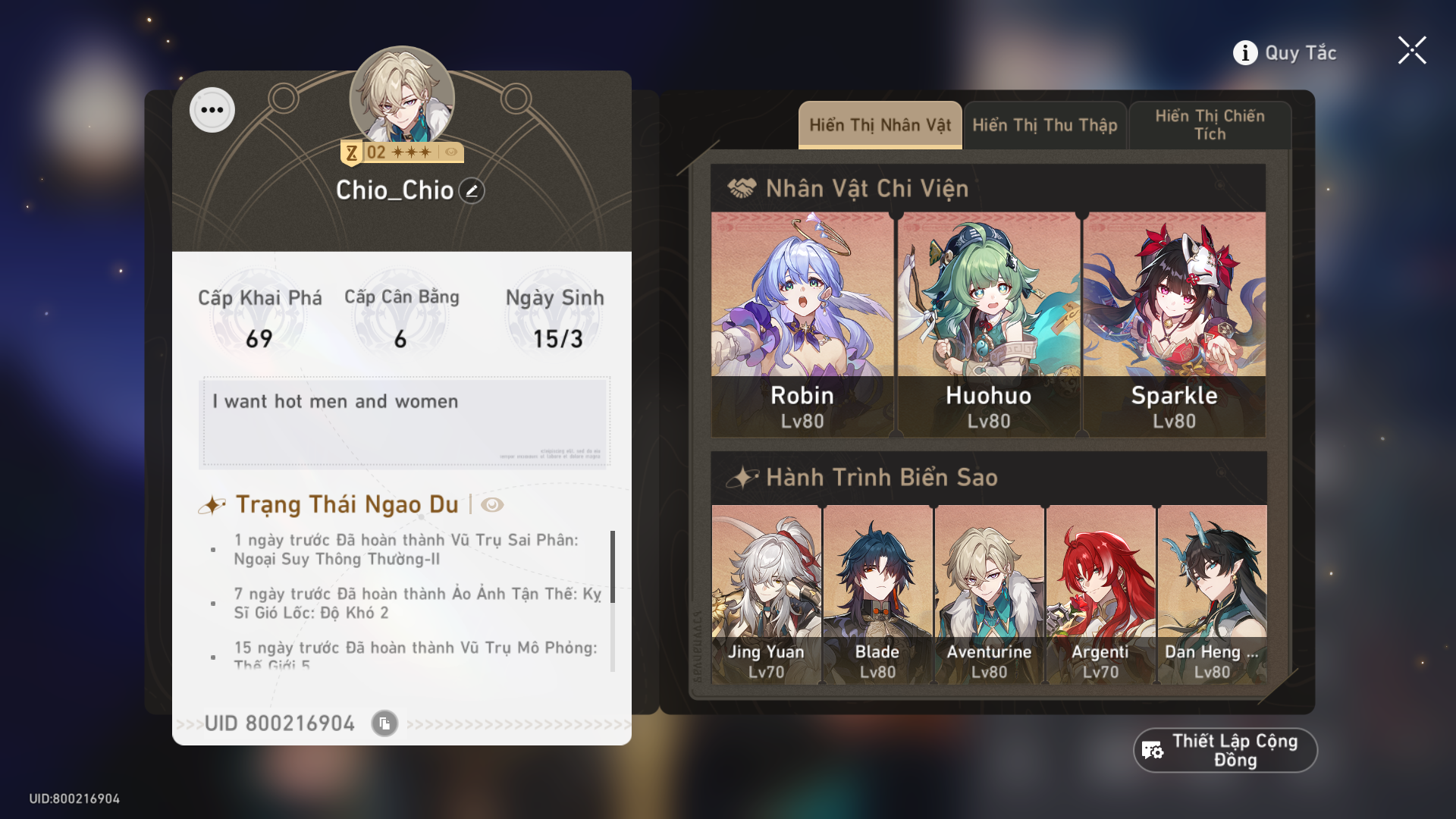
Task: Edit the signature text box
Action: (x=404, y=422)
